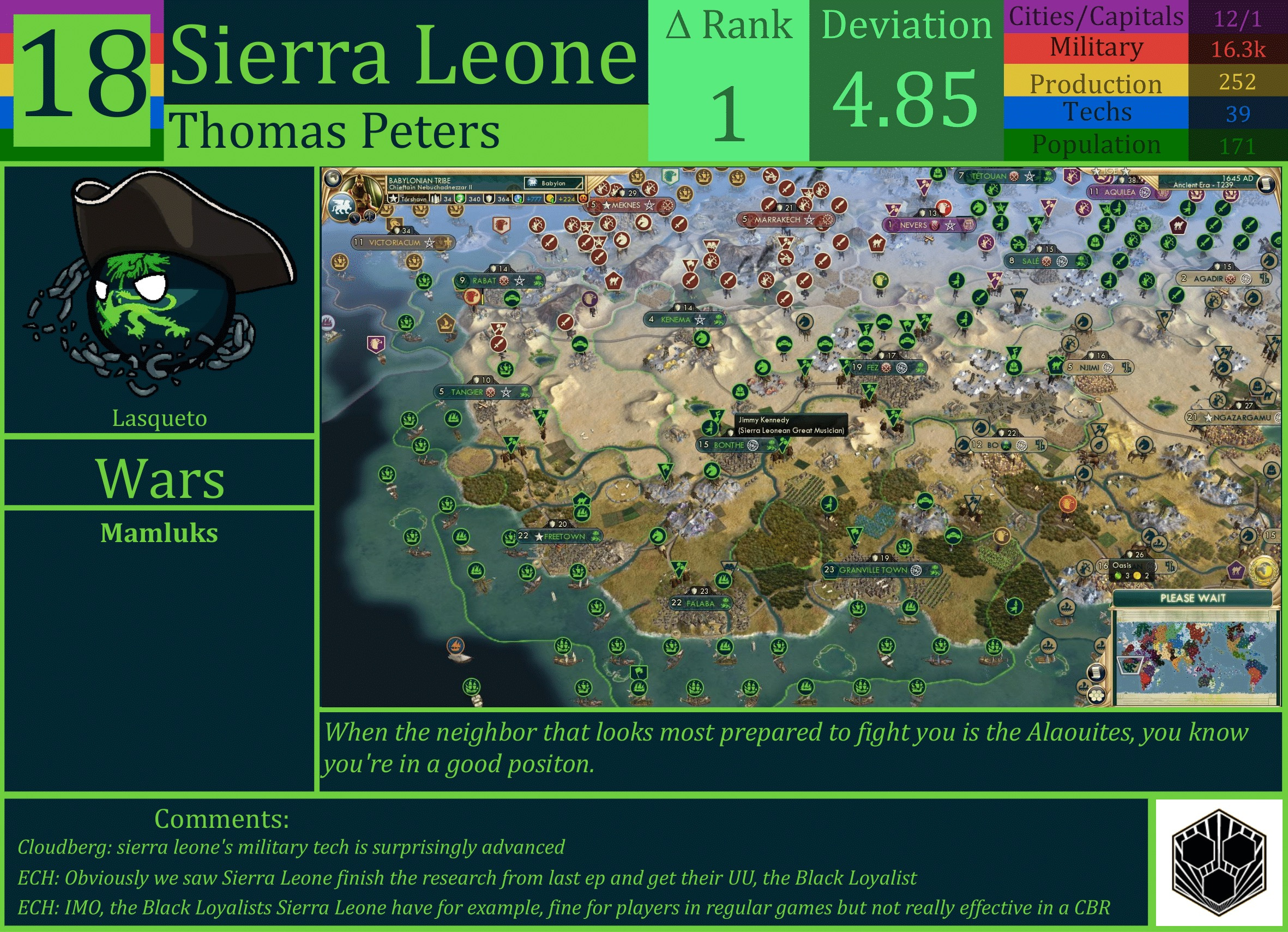Image resolution: width=1288 pixels, height=932 pixels.
Task: Toggle the city-state star marker on Tétouan
Action: (1031, 176)
